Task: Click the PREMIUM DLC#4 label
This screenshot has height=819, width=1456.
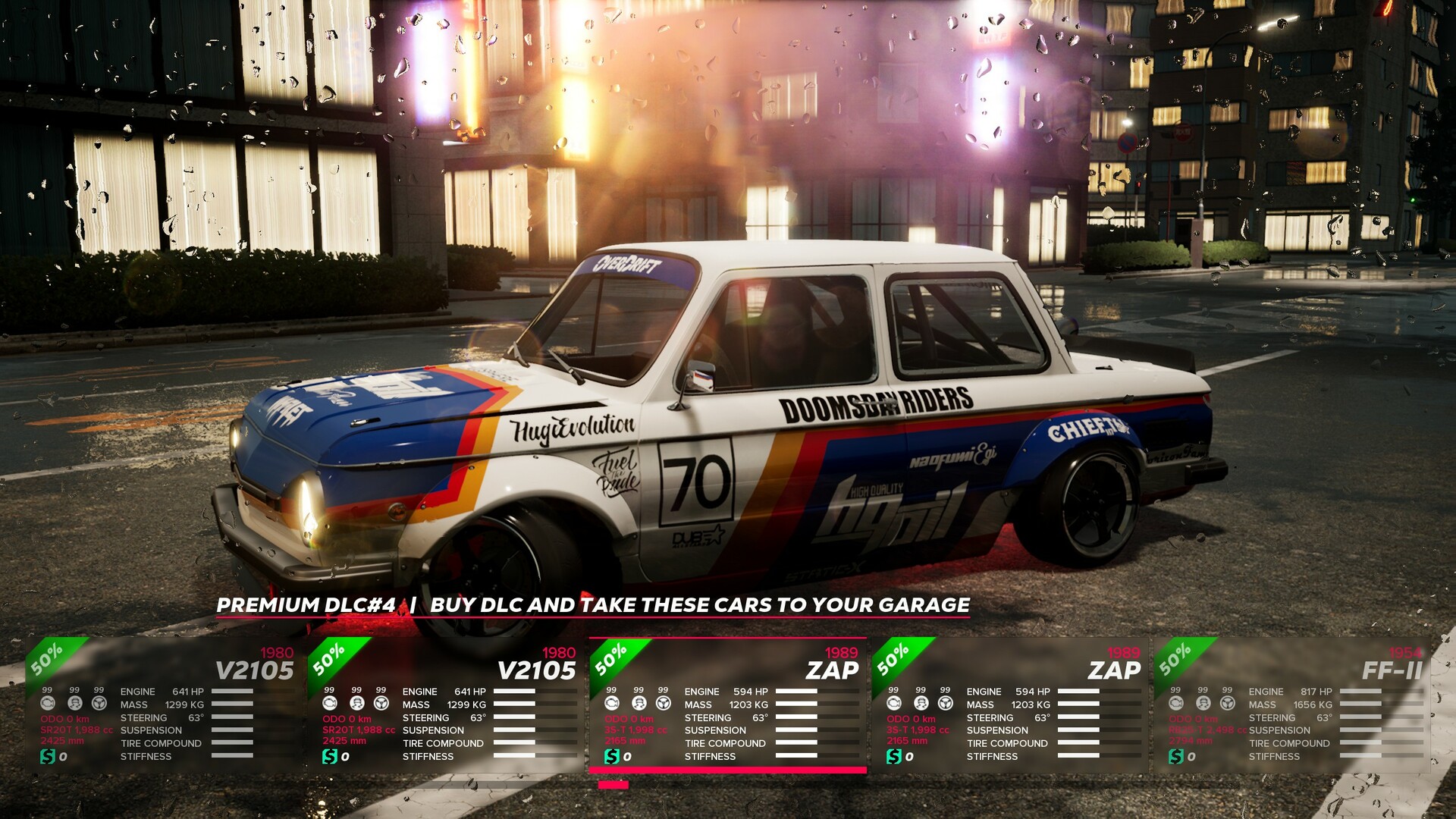Action: 303,605
